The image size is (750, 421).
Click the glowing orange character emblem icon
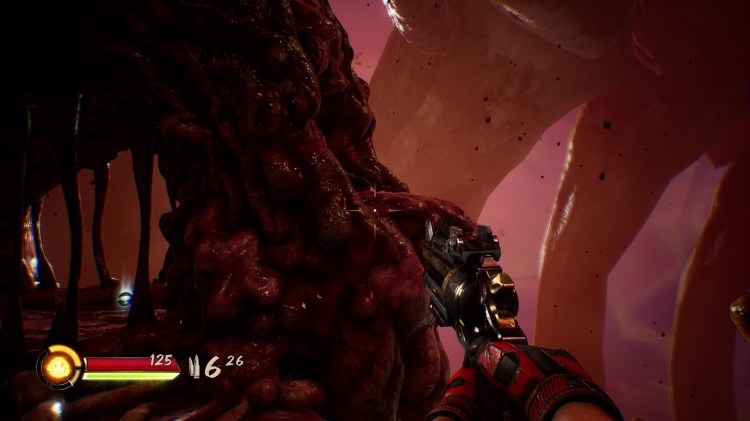coord(58,366)
